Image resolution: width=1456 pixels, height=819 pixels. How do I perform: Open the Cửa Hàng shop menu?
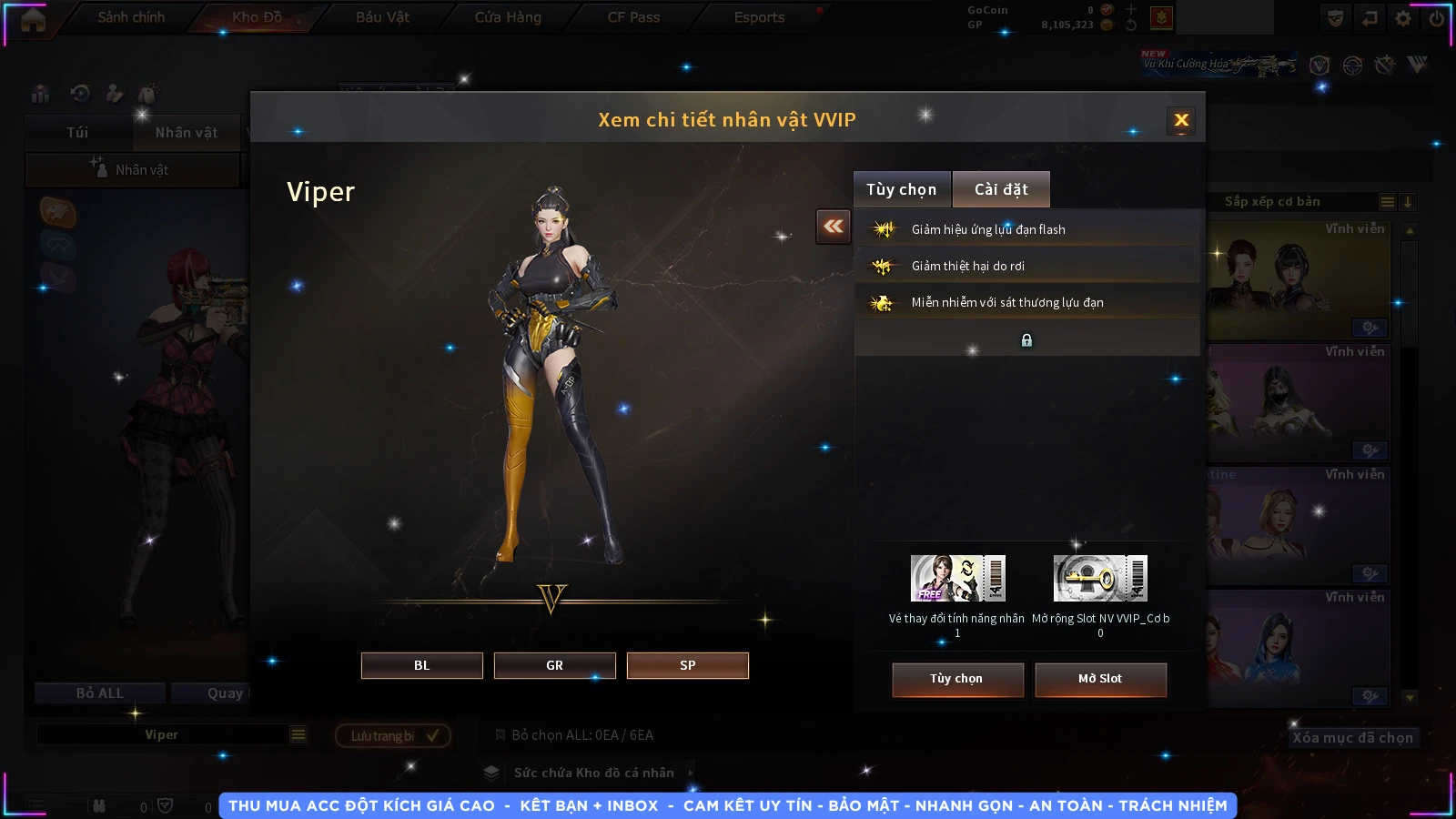point(508,17)
